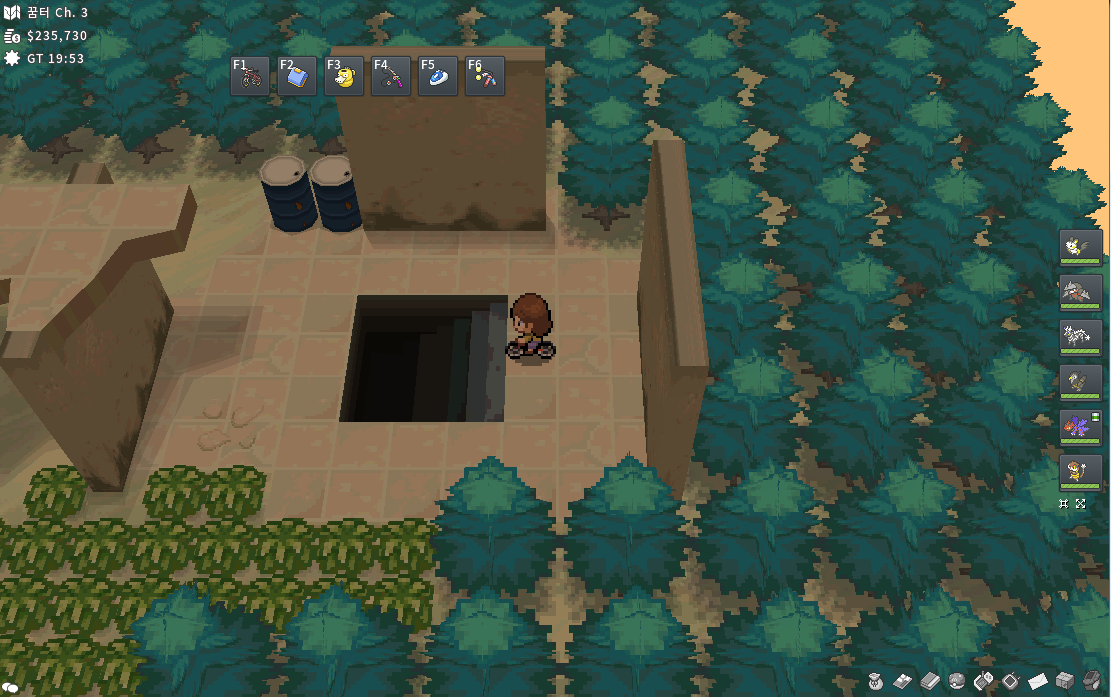Open the cardboard box menu icon
The image size is (1111, 697).
1064,681
